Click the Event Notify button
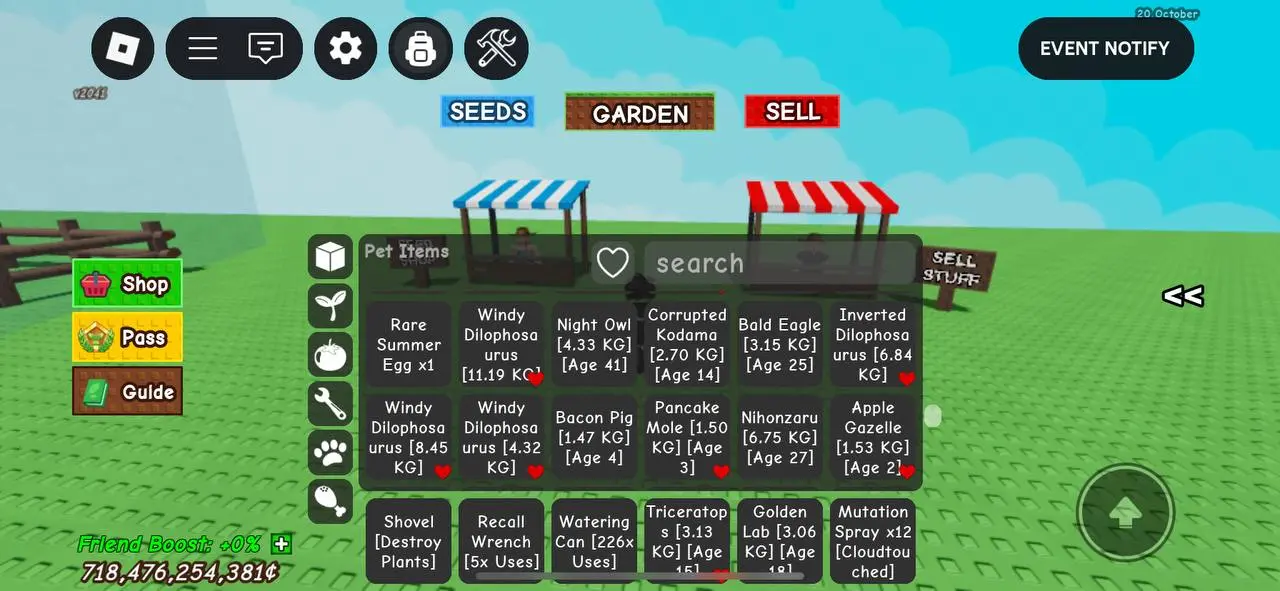 [1105, 48]
